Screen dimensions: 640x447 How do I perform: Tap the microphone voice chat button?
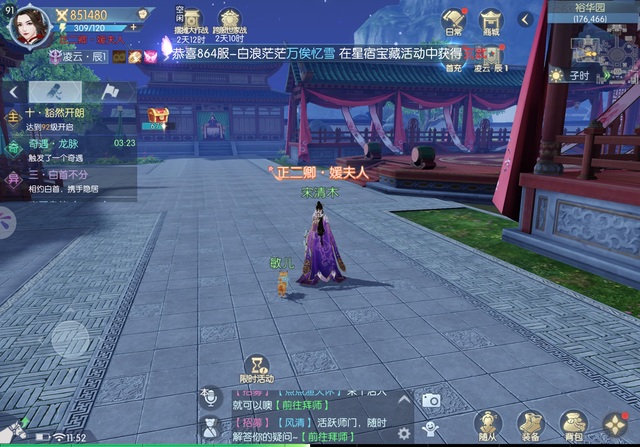209,397
